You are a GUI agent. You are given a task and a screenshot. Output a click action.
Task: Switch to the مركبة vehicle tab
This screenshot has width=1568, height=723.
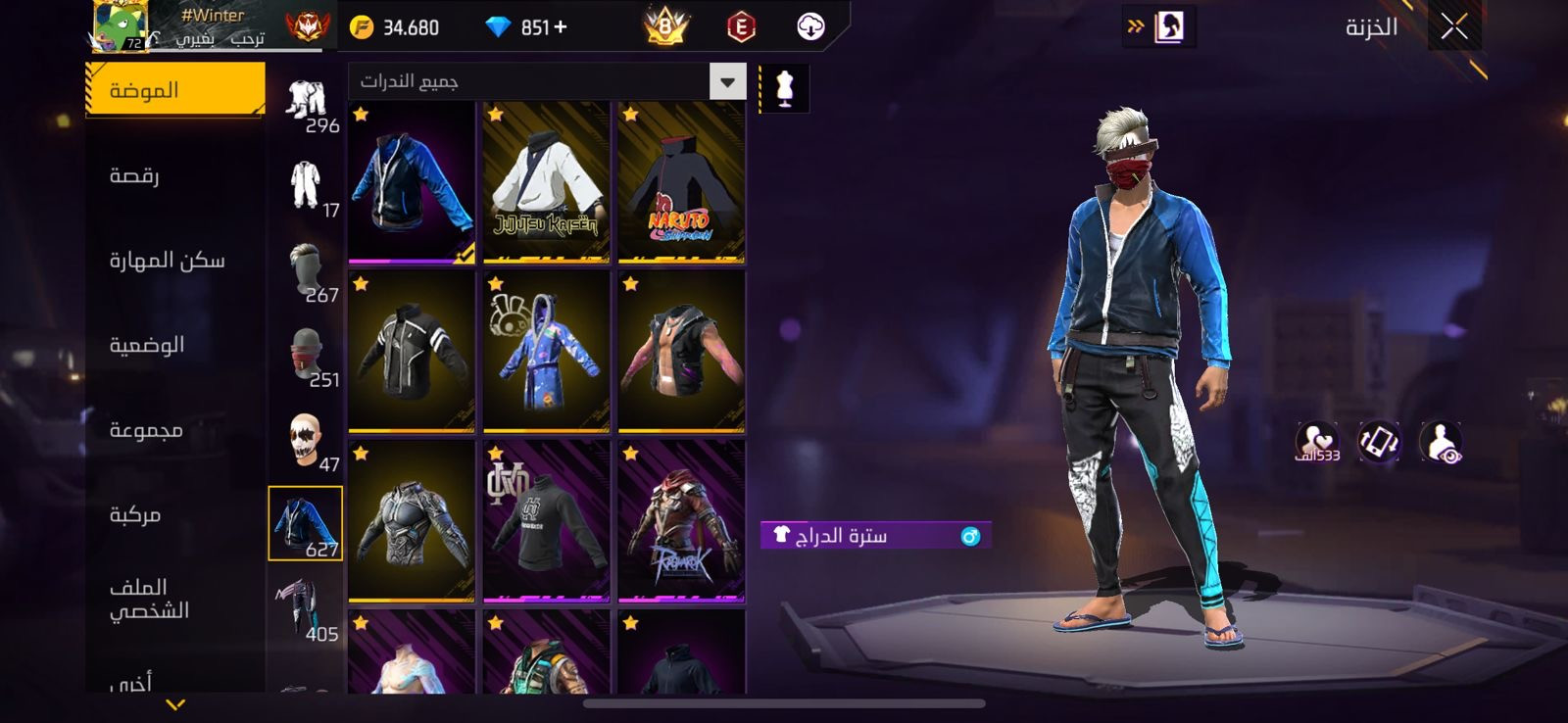pyautogui.click(x=174, y=514)
